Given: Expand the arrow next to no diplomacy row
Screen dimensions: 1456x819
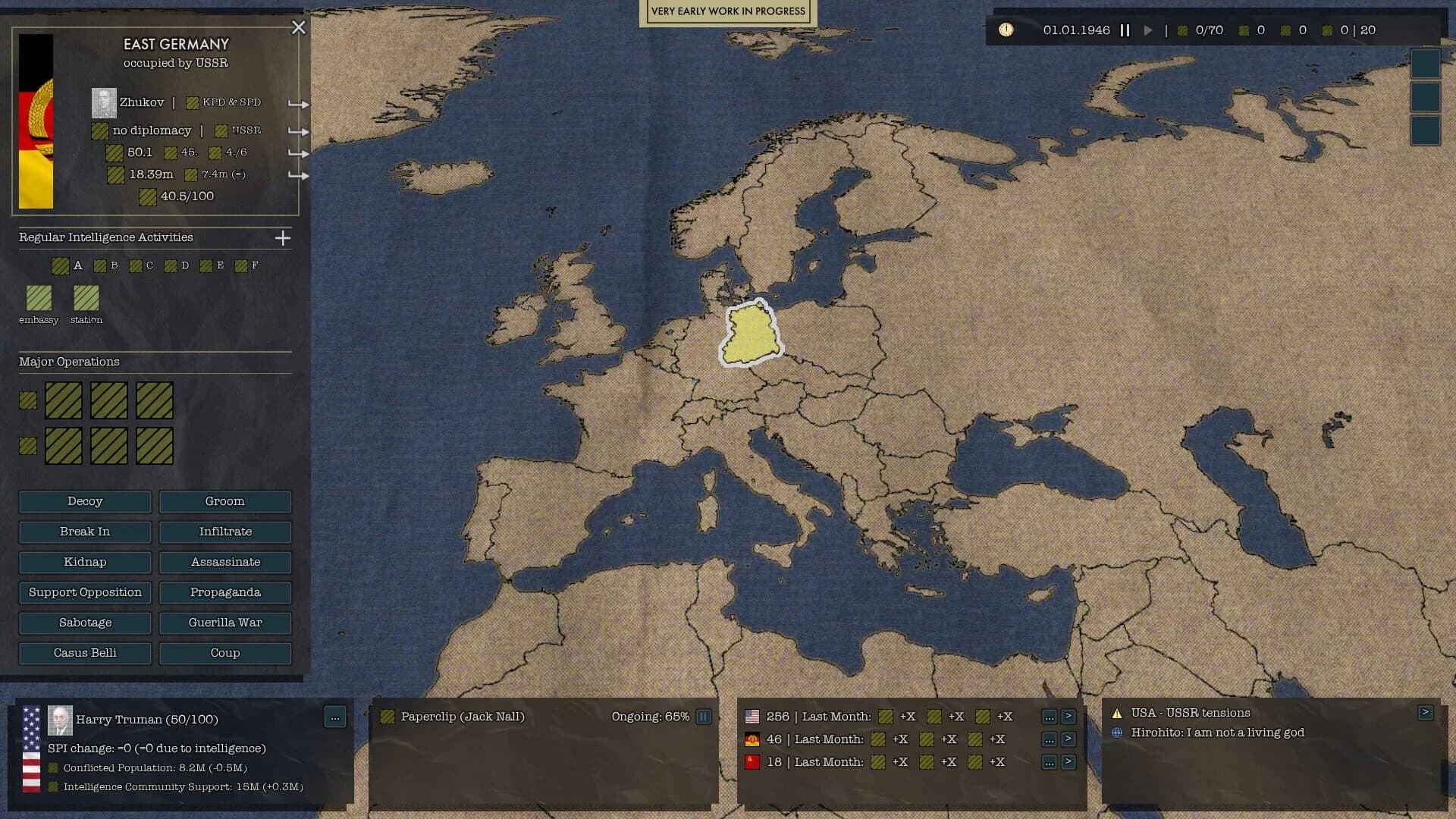Looking at the screenshot, I should click(297, 131).
